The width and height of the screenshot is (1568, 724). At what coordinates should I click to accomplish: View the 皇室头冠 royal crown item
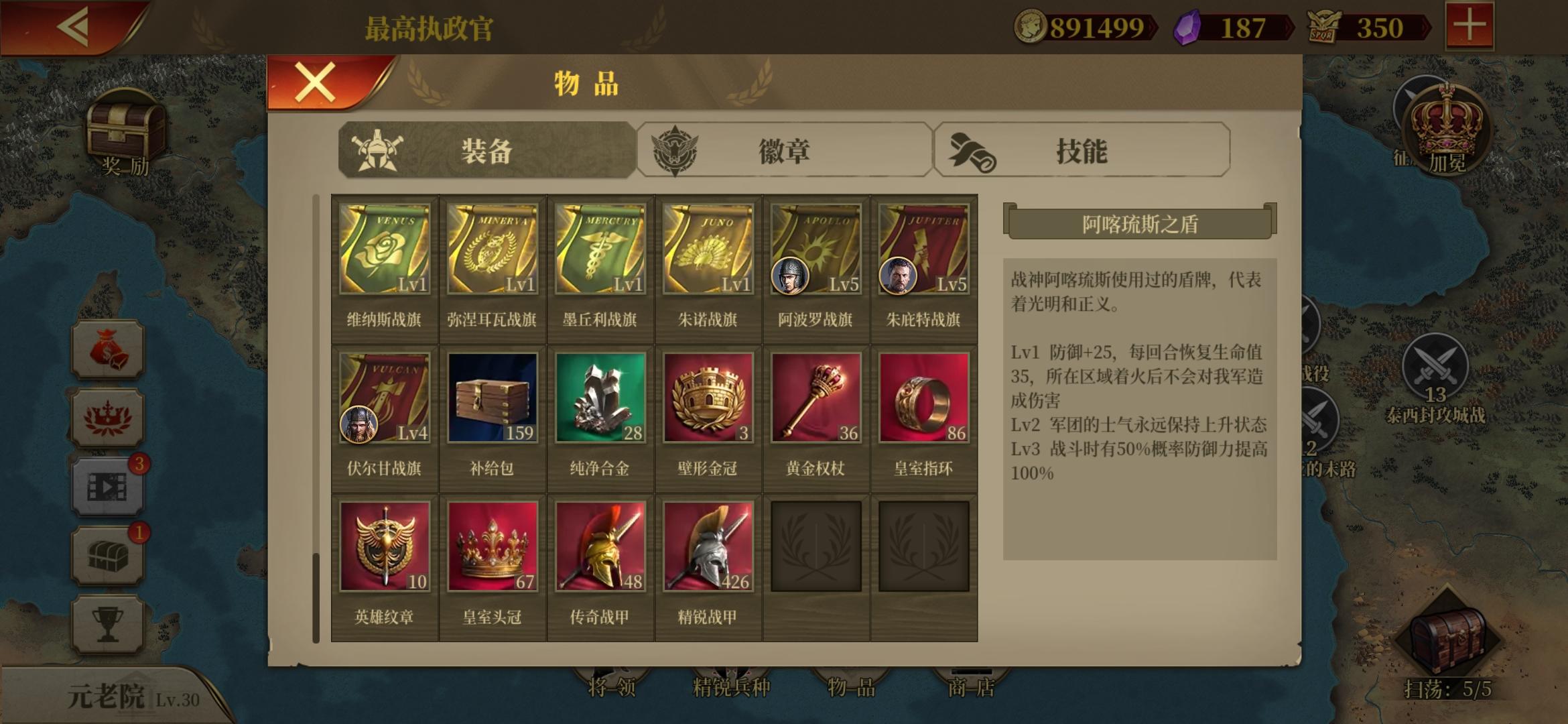(493, 546)
